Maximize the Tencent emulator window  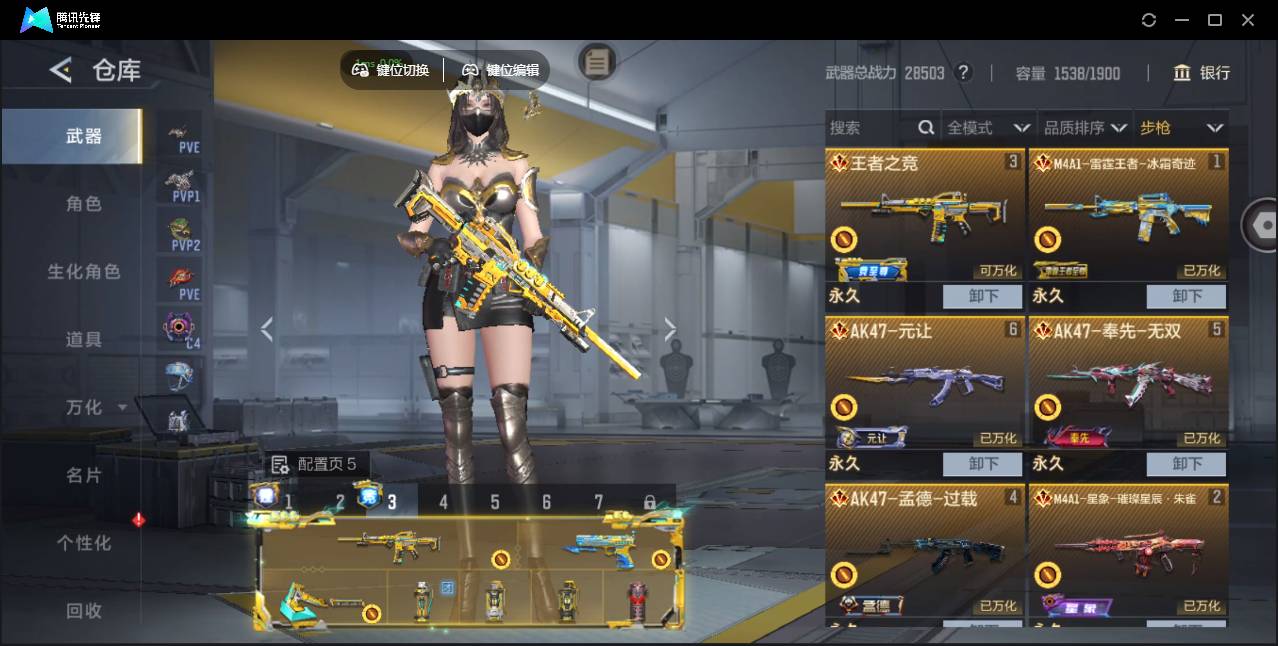pyautogui.click(x=1215, y=20)
